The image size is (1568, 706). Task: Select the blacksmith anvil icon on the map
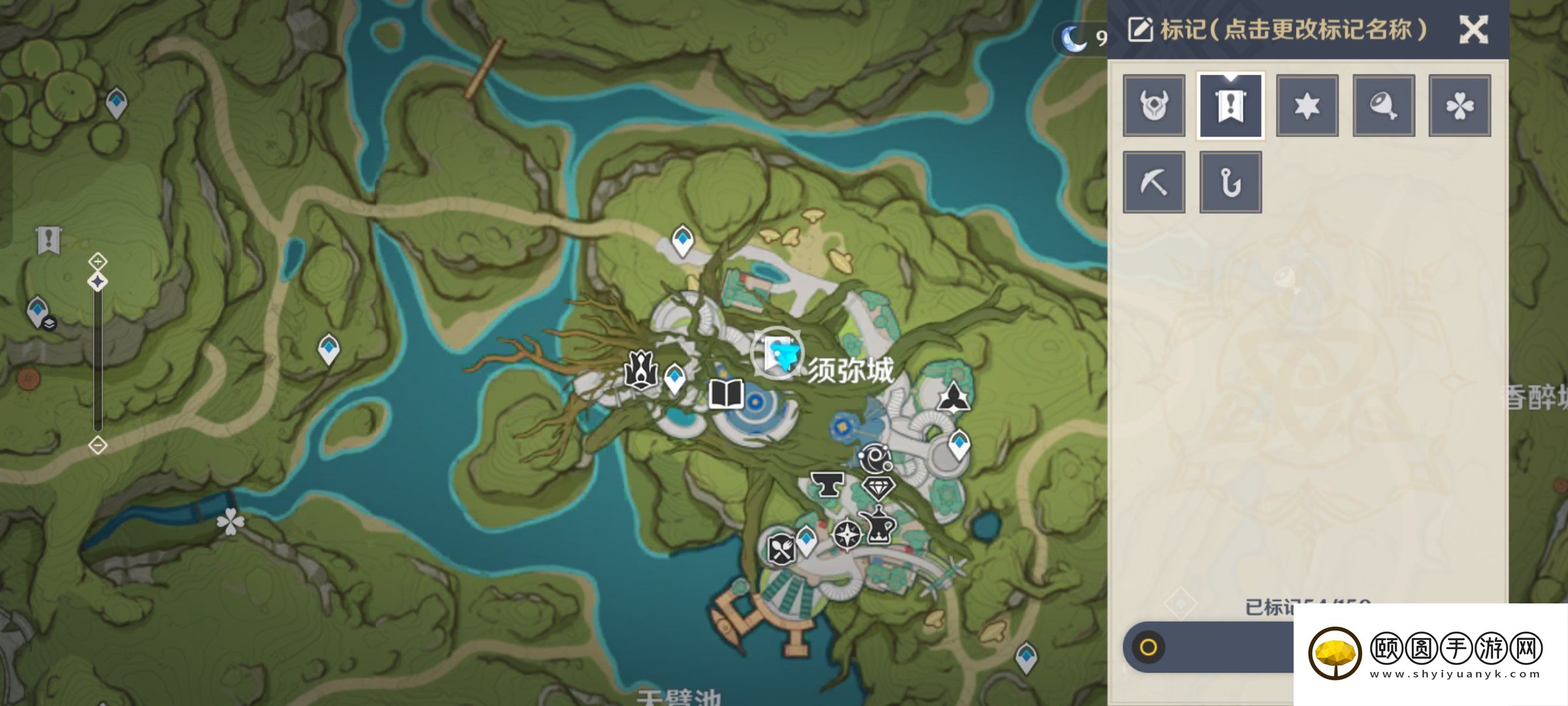pyautogui.click(x=826, y=484)
